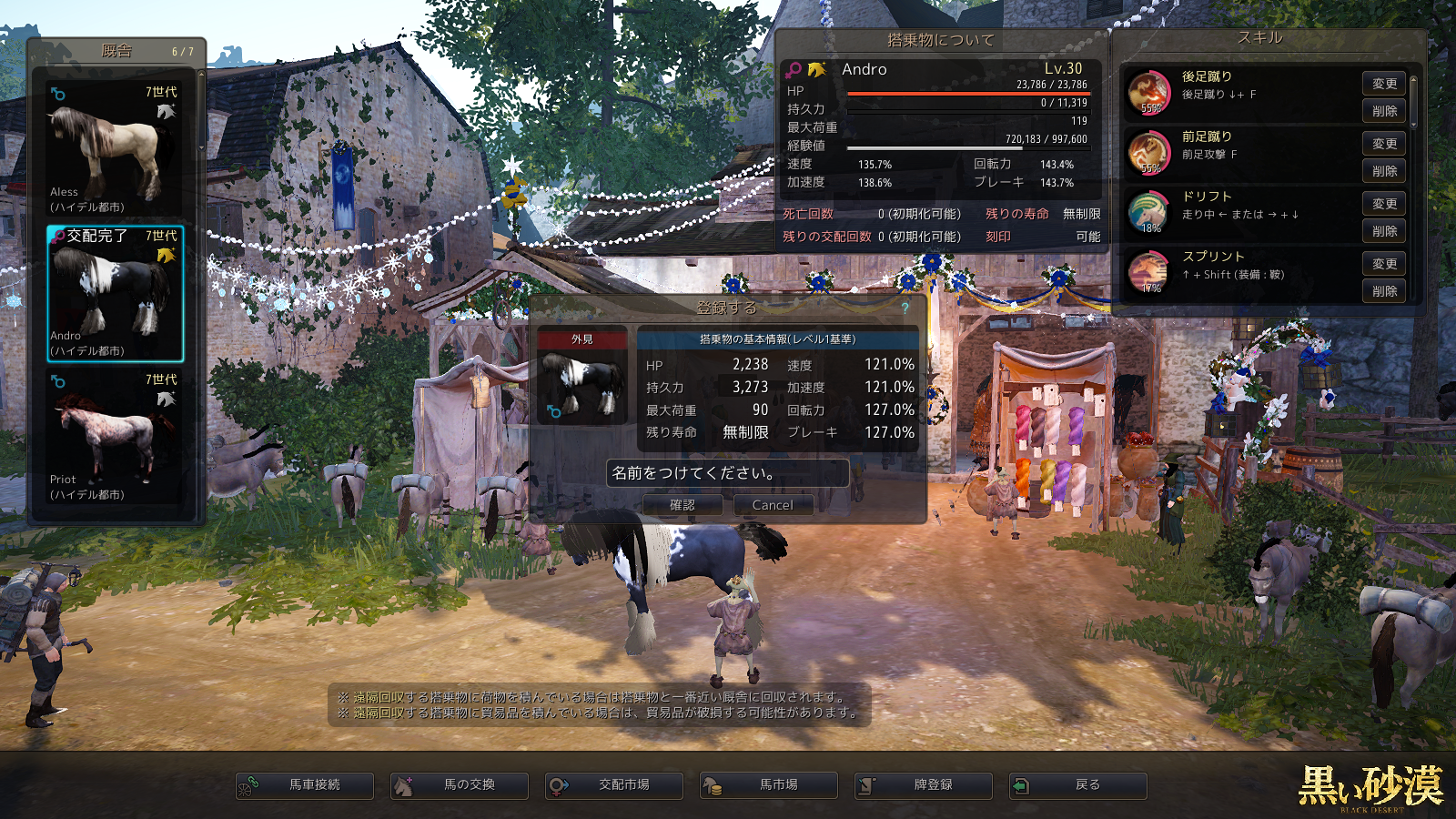
Task: Open the help question mark on the 登録する dialog
Action: (905, 308)
